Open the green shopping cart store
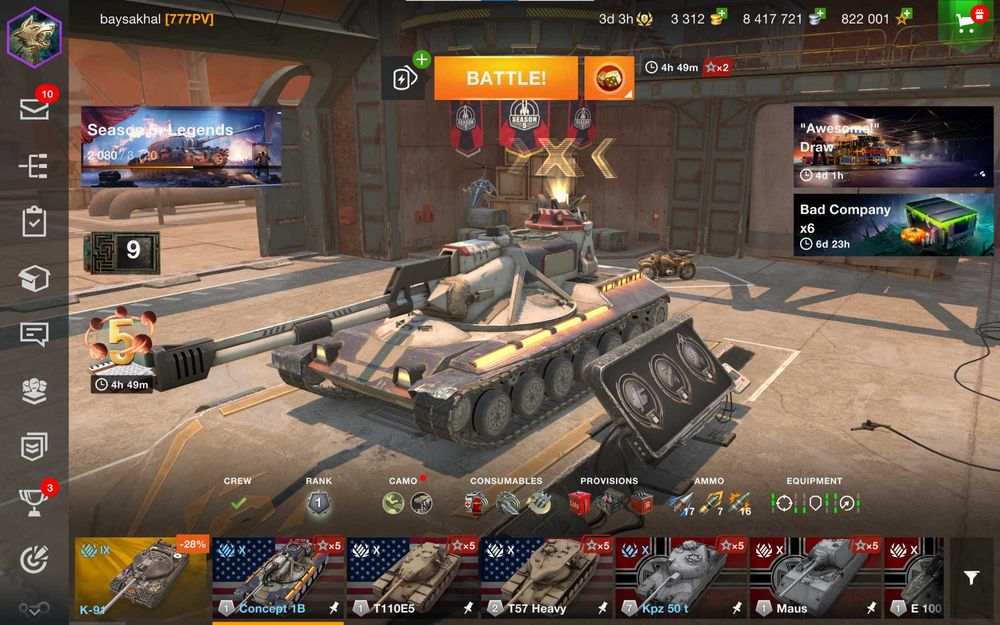Viewport: 1000px width, 625px height. click(967, 22)
